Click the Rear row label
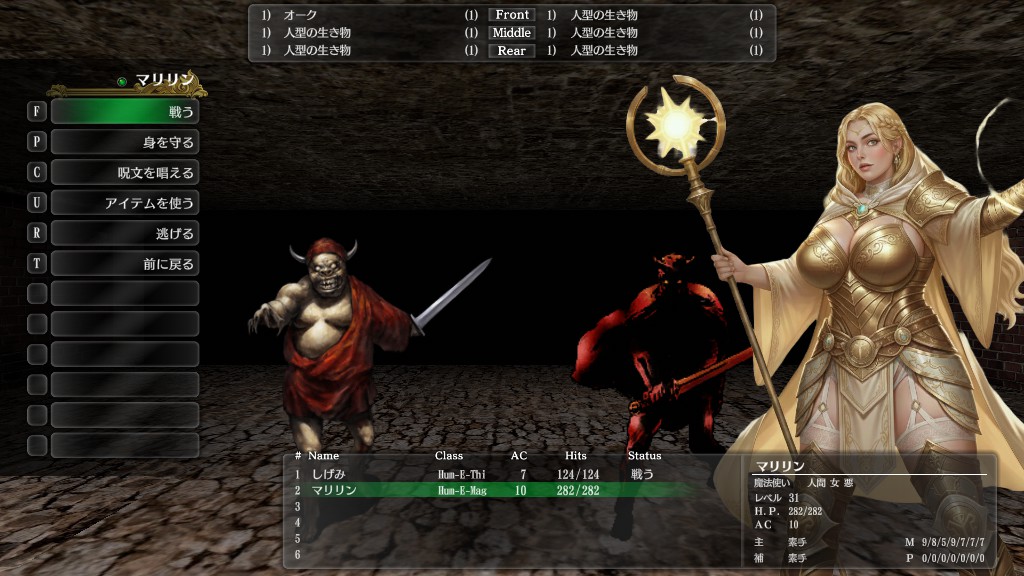 point(512,51)
